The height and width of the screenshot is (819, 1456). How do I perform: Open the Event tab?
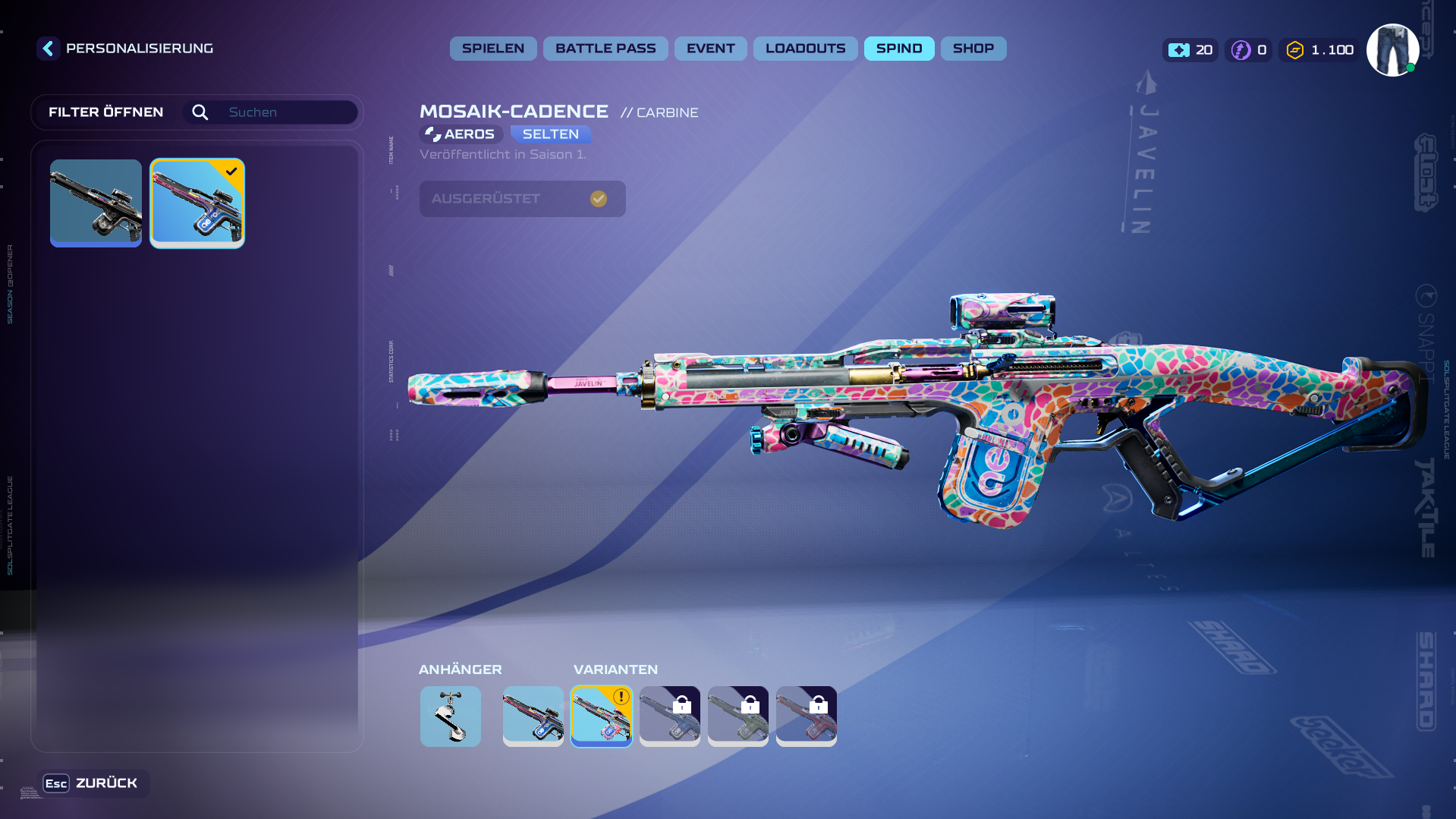pos(710,49)
